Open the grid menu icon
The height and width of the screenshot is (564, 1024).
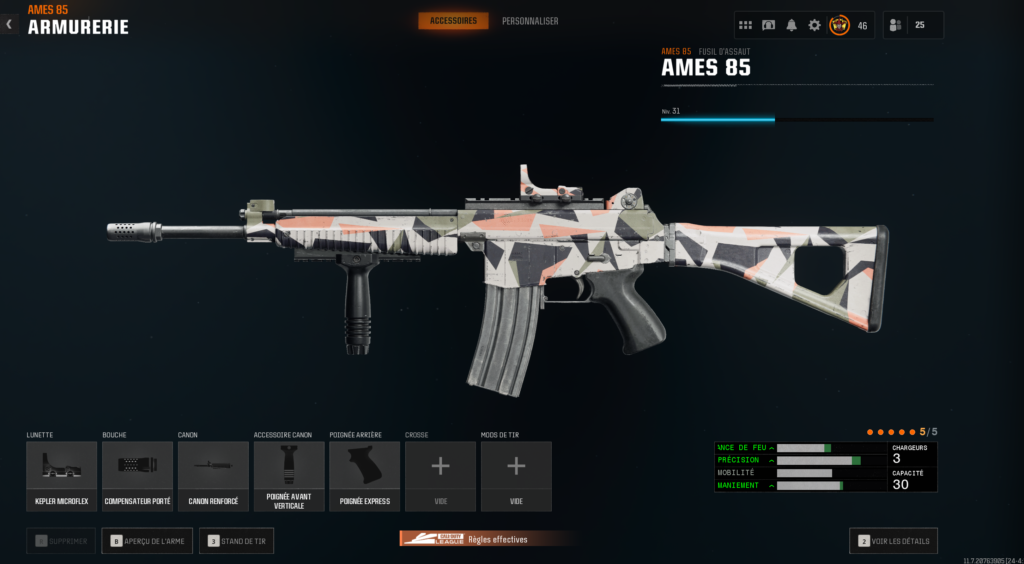tap(745, 25)
